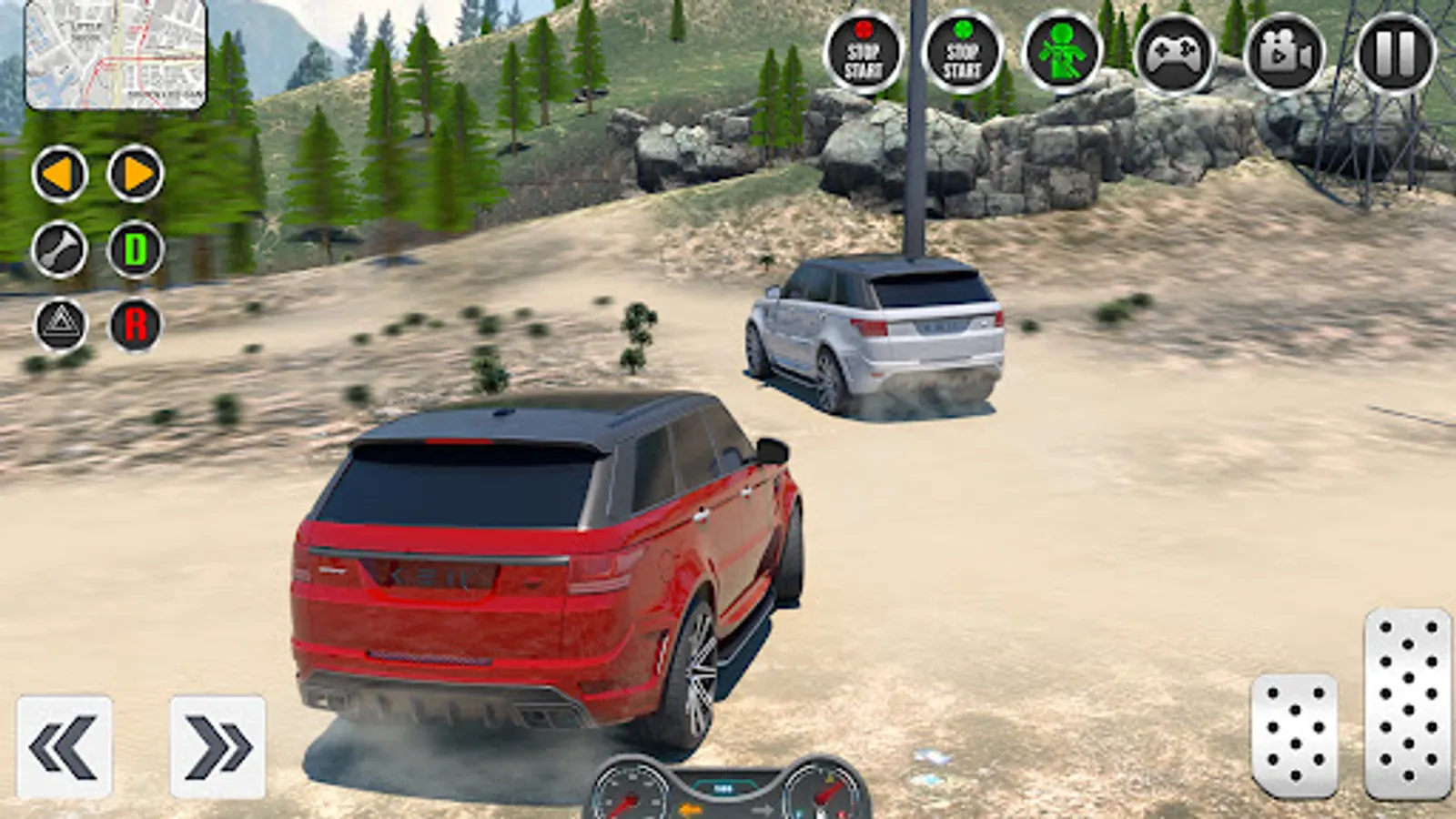Turn on the hazard lights
Image resolution: width=1456 pixels, height=819 pixels.
(x=61, y=324)
